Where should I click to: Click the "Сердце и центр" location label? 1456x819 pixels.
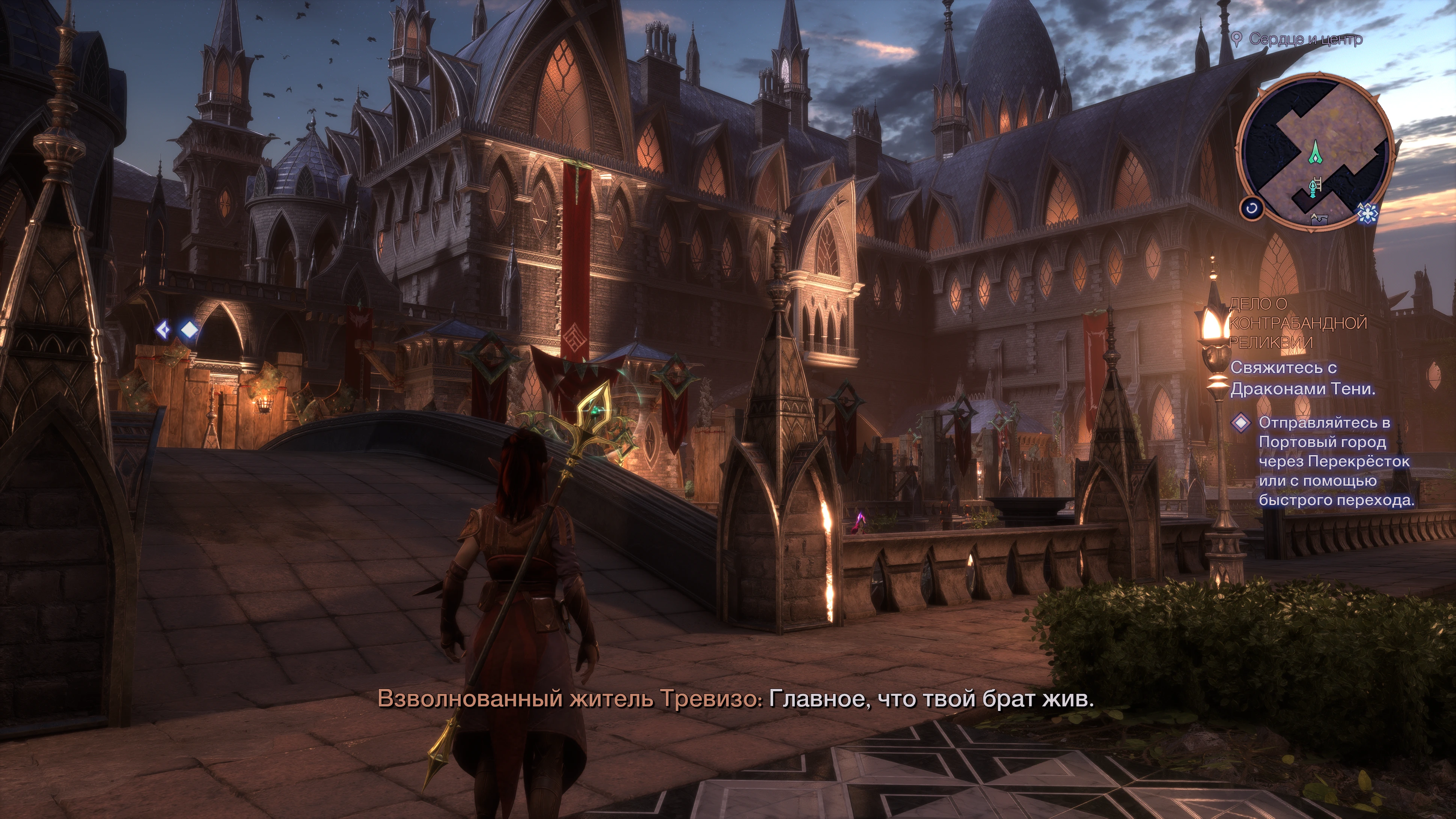coord(1305,39)
